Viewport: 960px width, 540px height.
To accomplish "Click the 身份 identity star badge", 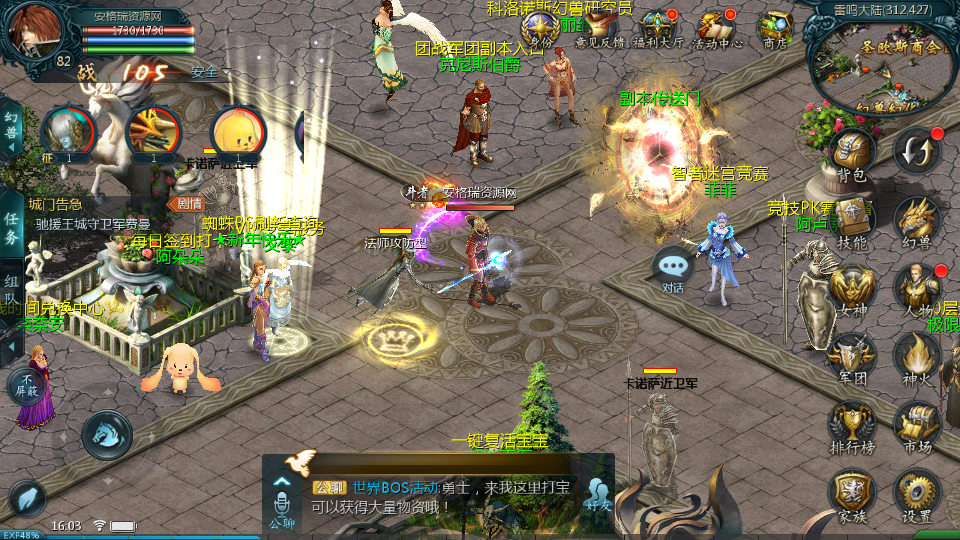I will point(540,28).
